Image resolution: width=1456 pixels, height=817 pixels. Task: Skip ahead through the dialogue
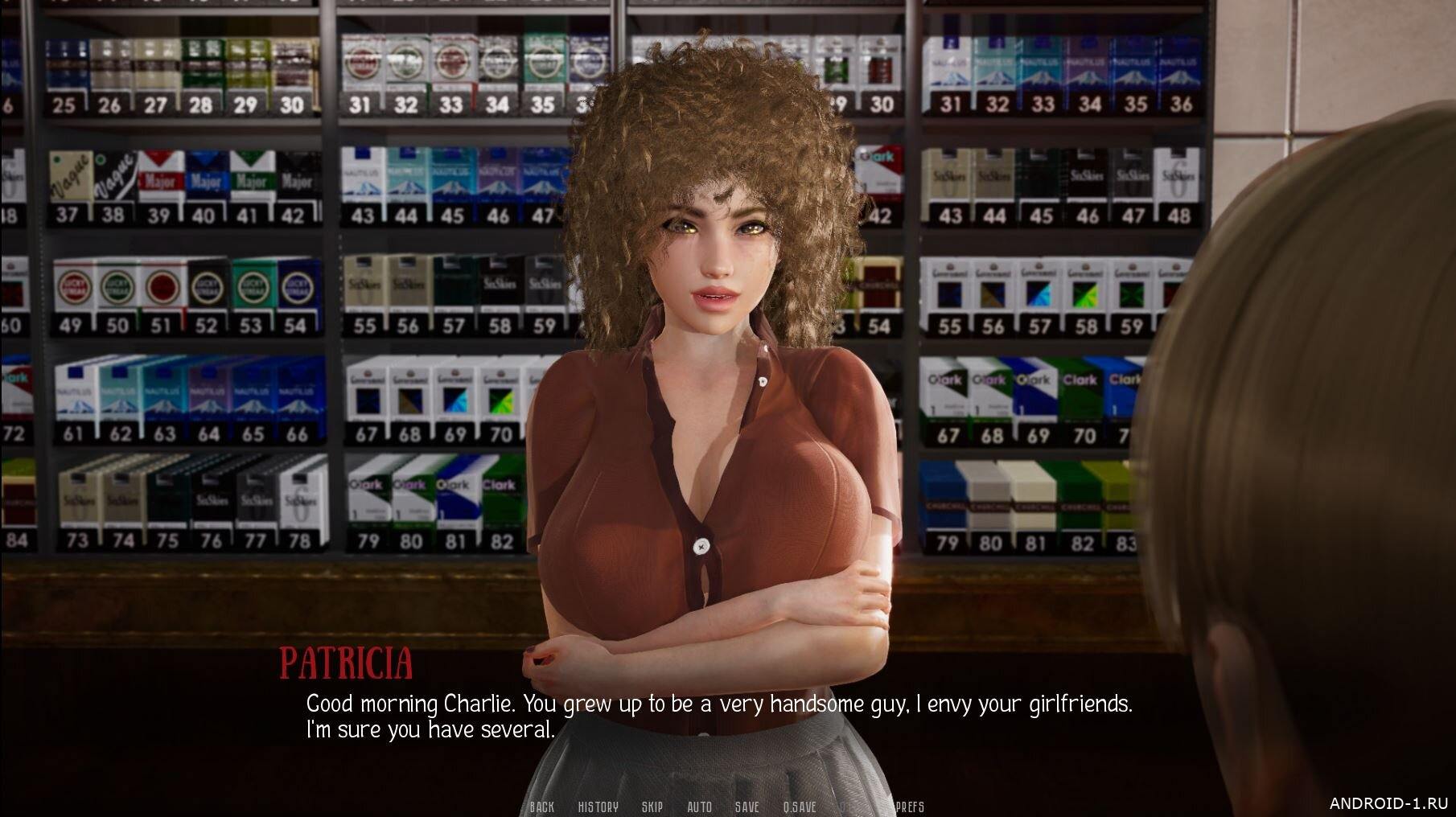pos(652,807)
